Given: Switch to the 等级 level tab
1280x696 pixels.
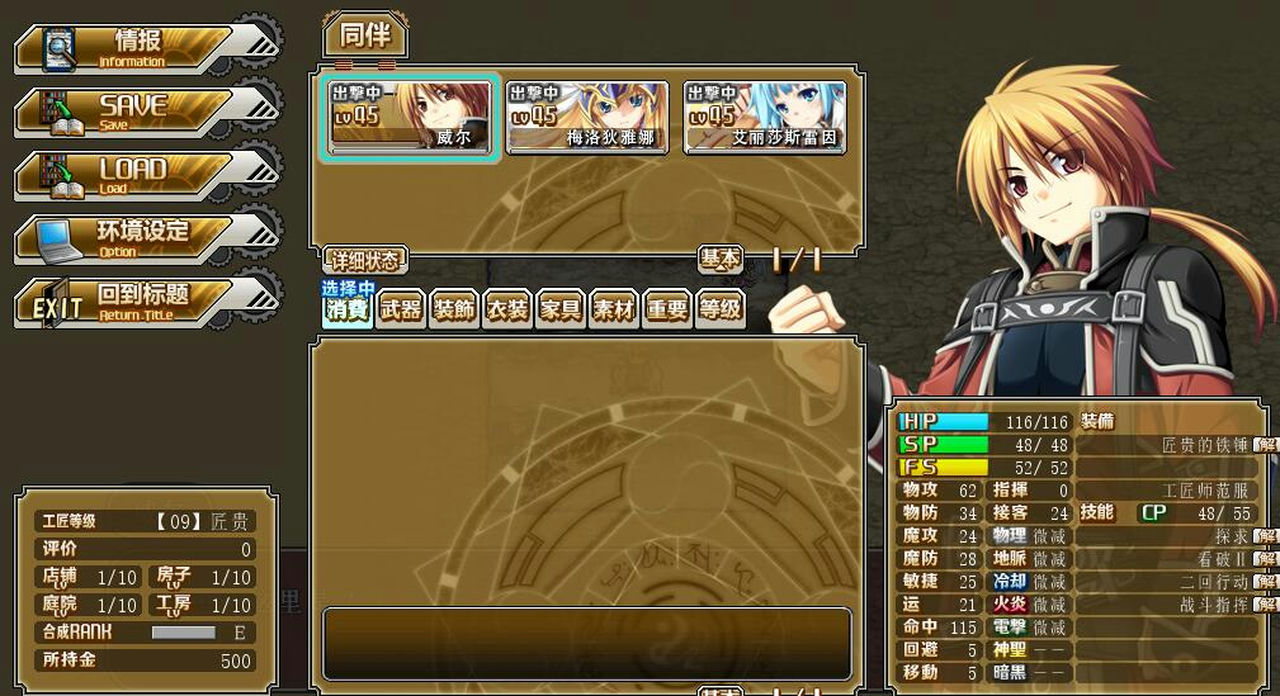Looking at the screenshot, I should coord(719,310).
